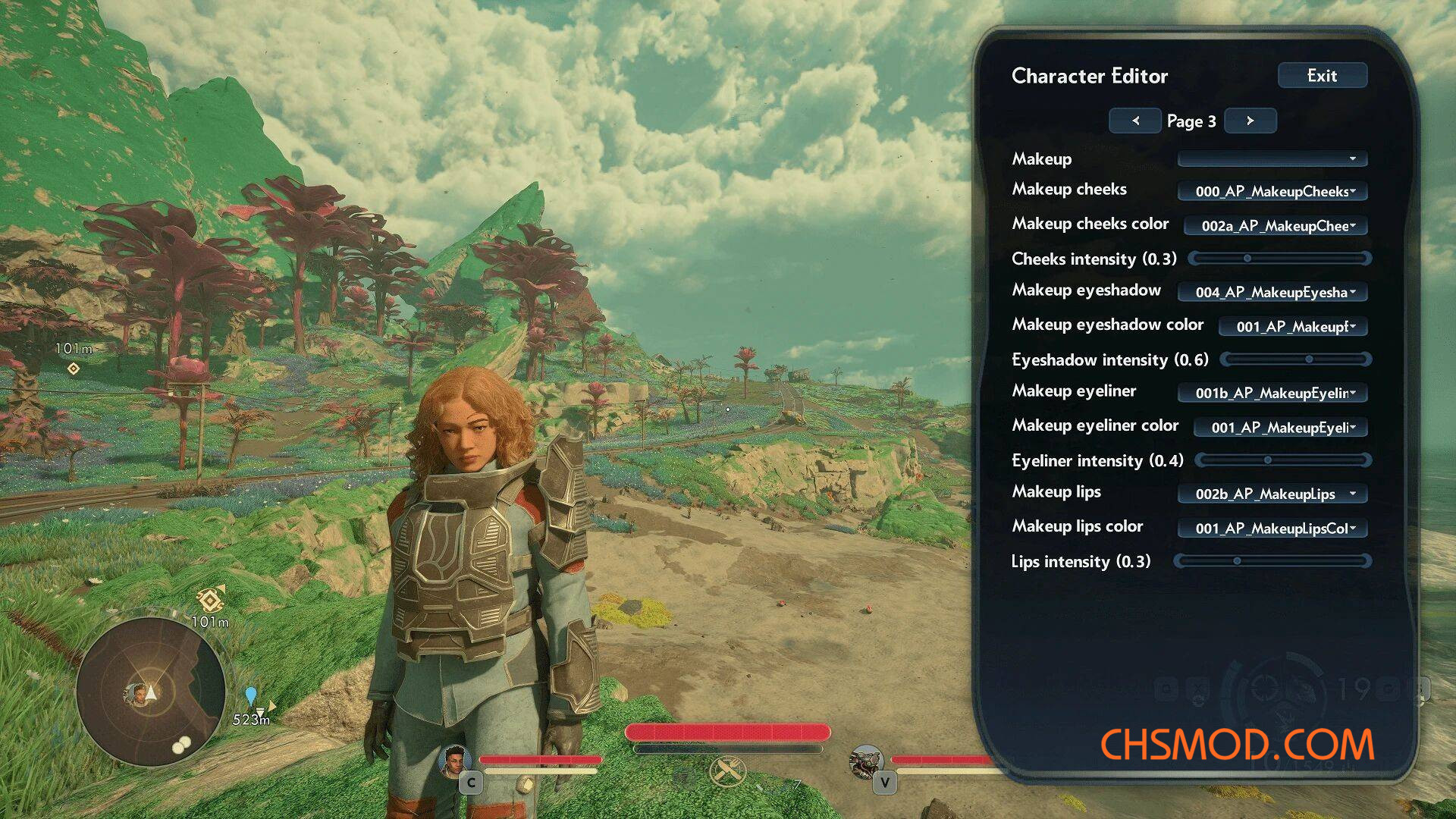Select the companion portrait labeled V
1456x819 pixels.
pyautogui.click(x=866, y=761)
